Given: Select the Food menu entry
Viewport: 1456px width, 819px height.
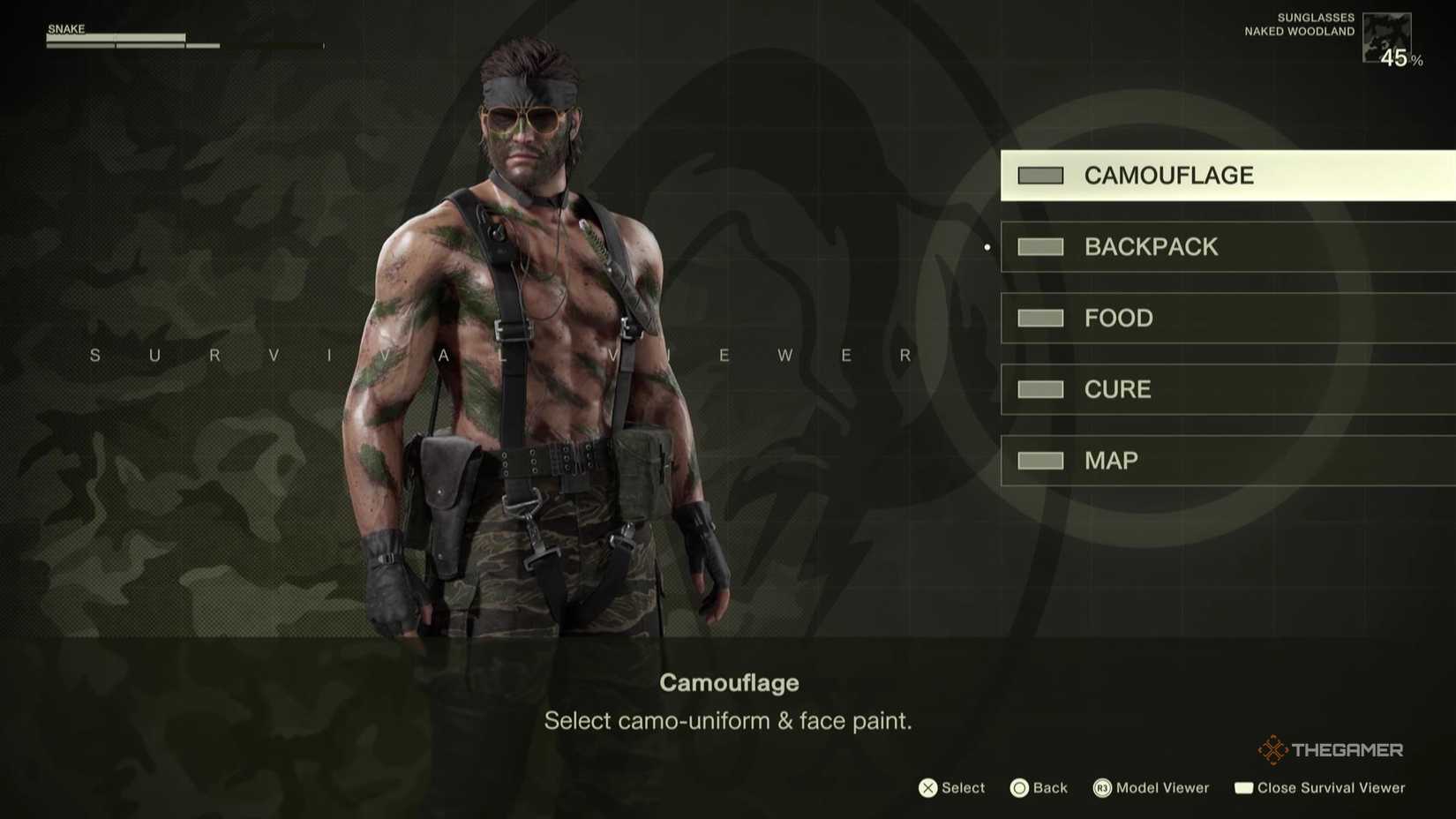Looking at the screenshot, I should point(1118,318).
